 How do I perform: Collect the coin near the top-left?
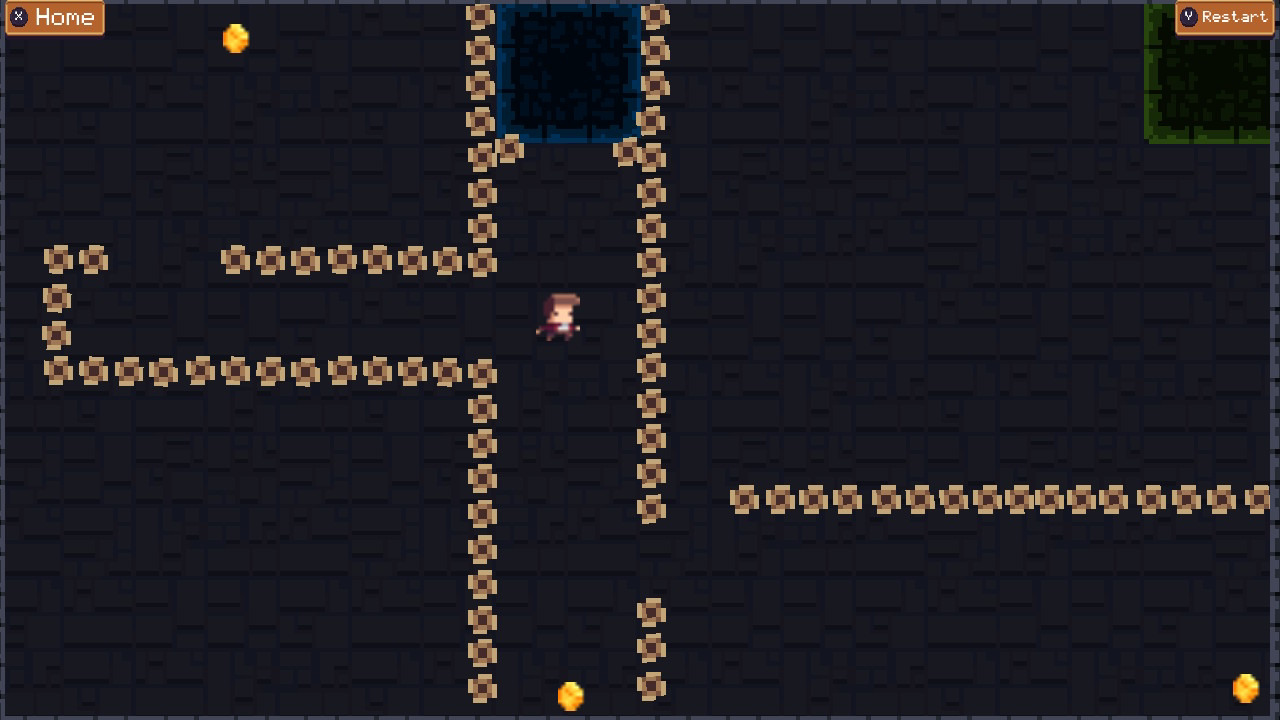(x=235, y=37)
